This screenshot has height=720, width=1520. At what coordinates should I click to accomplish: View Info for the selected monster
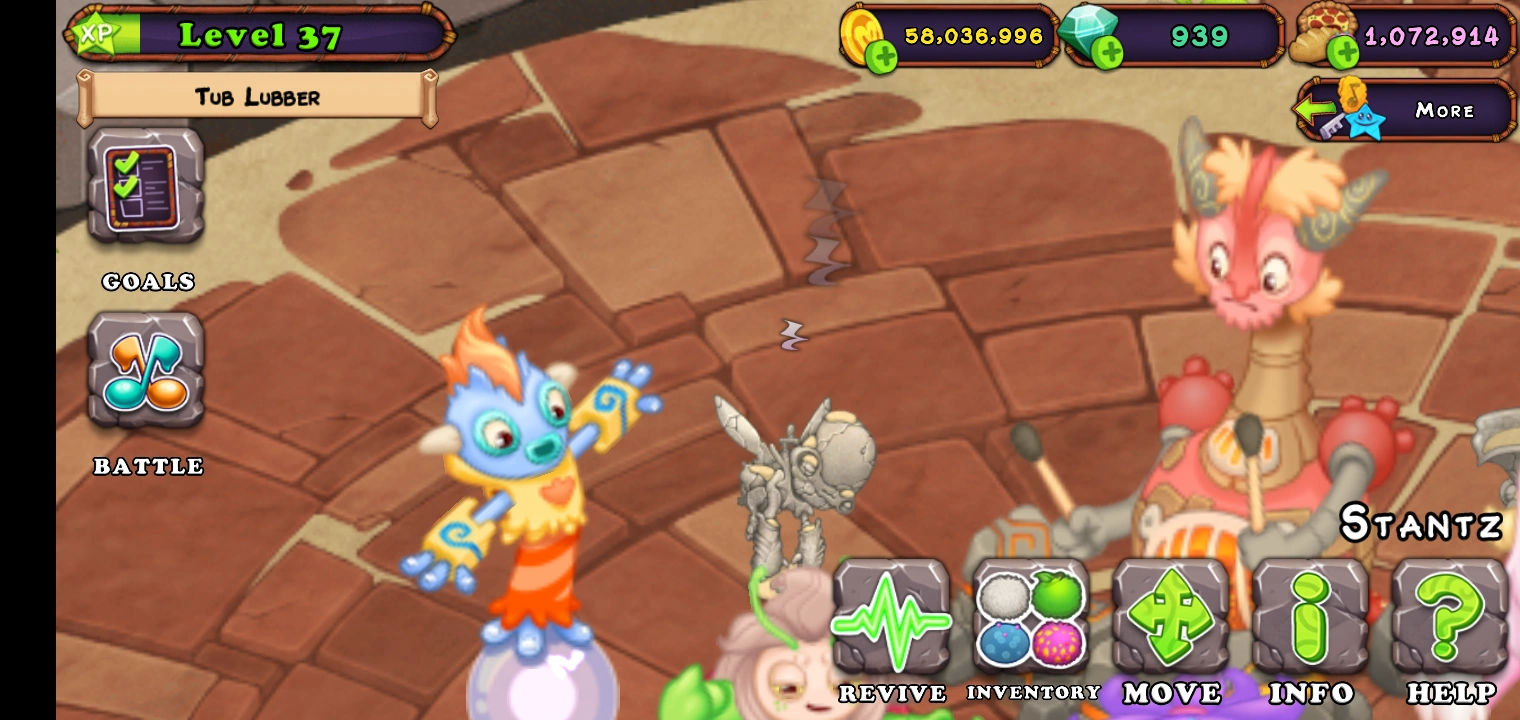[1309, 617]
